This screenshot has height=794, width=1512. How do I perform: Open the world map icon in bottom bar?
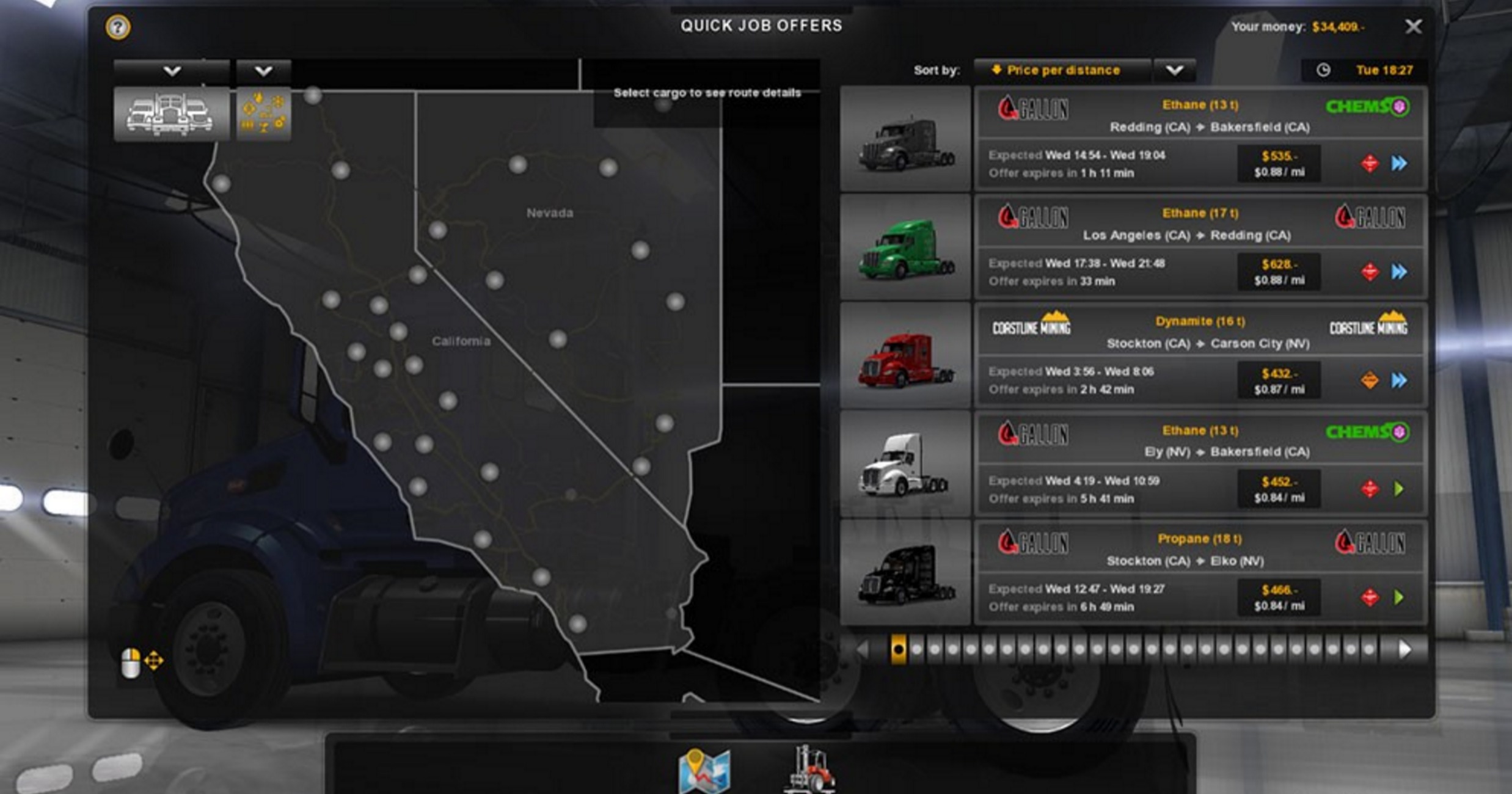point(704,771)
